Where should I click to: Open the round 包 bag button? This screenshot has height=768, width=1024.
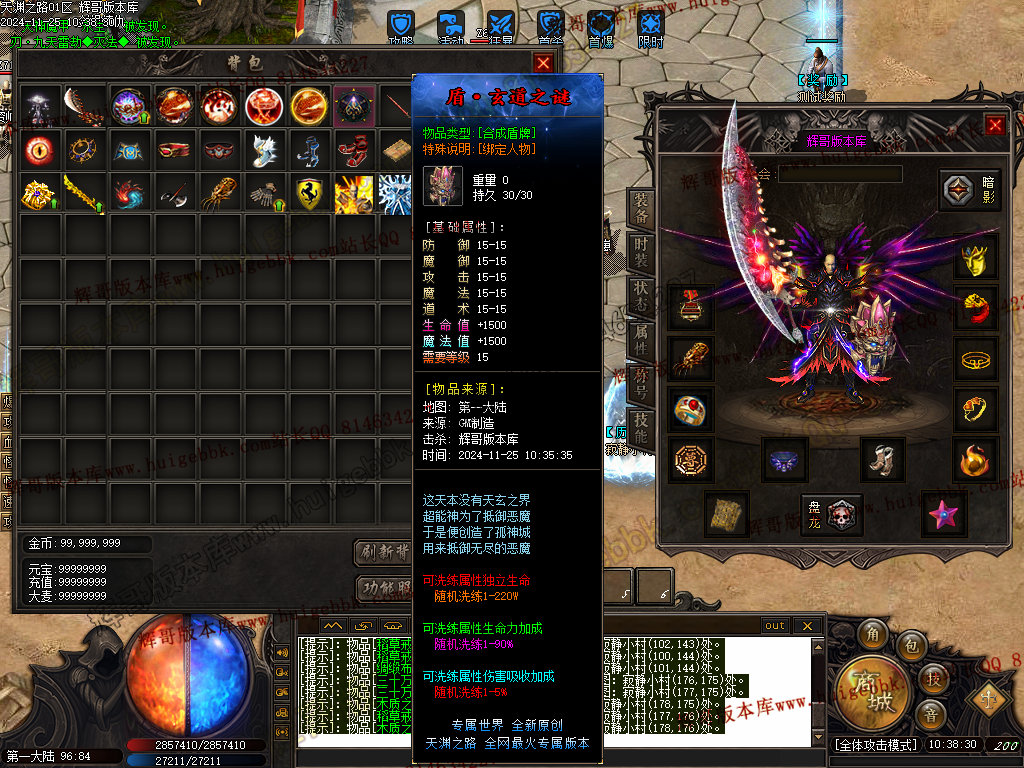pos(911,645)
